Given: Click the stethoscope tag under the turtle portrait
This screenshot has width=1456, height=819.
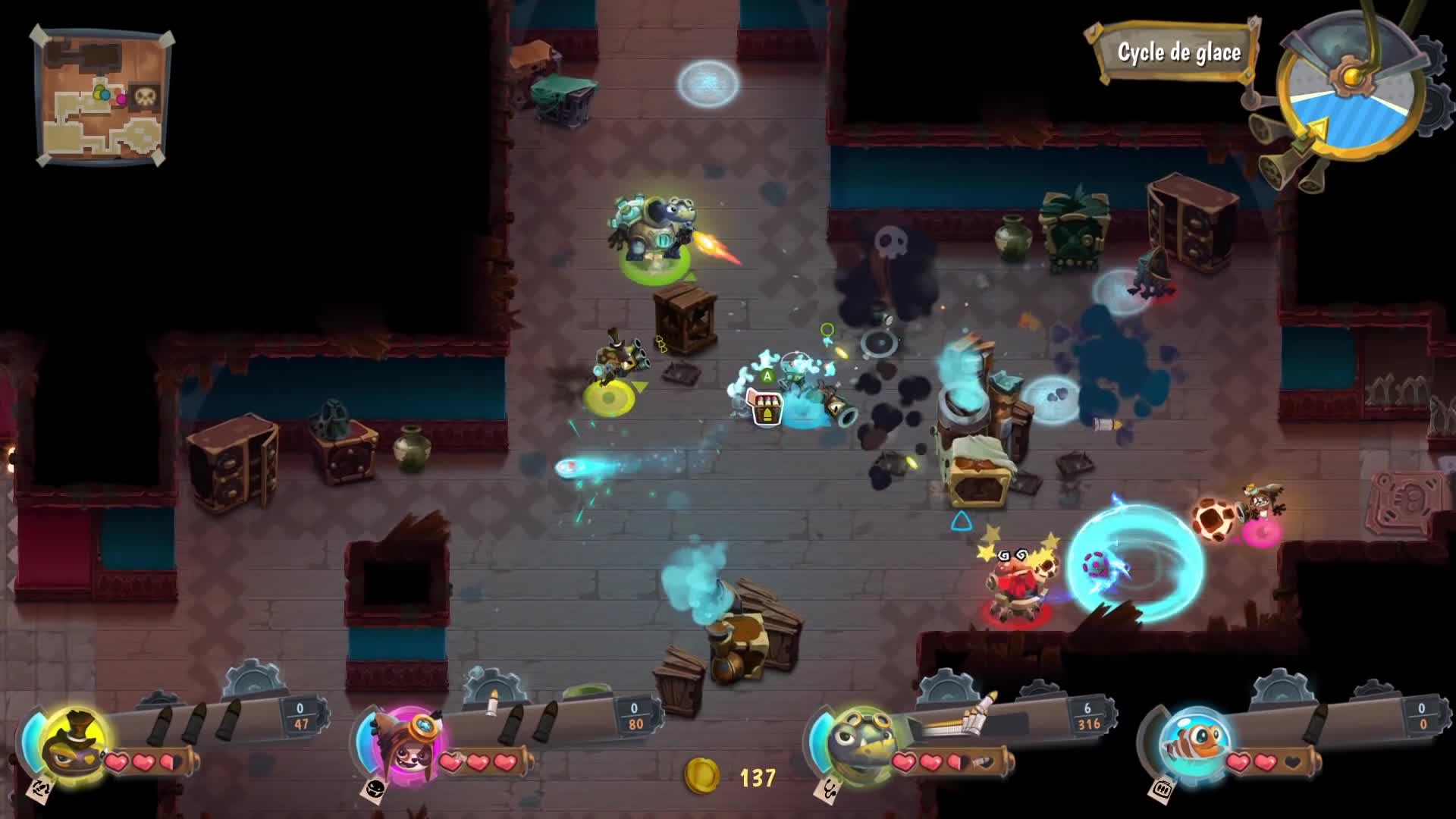Looking at the screenshot, I should (x=826, y=789).
